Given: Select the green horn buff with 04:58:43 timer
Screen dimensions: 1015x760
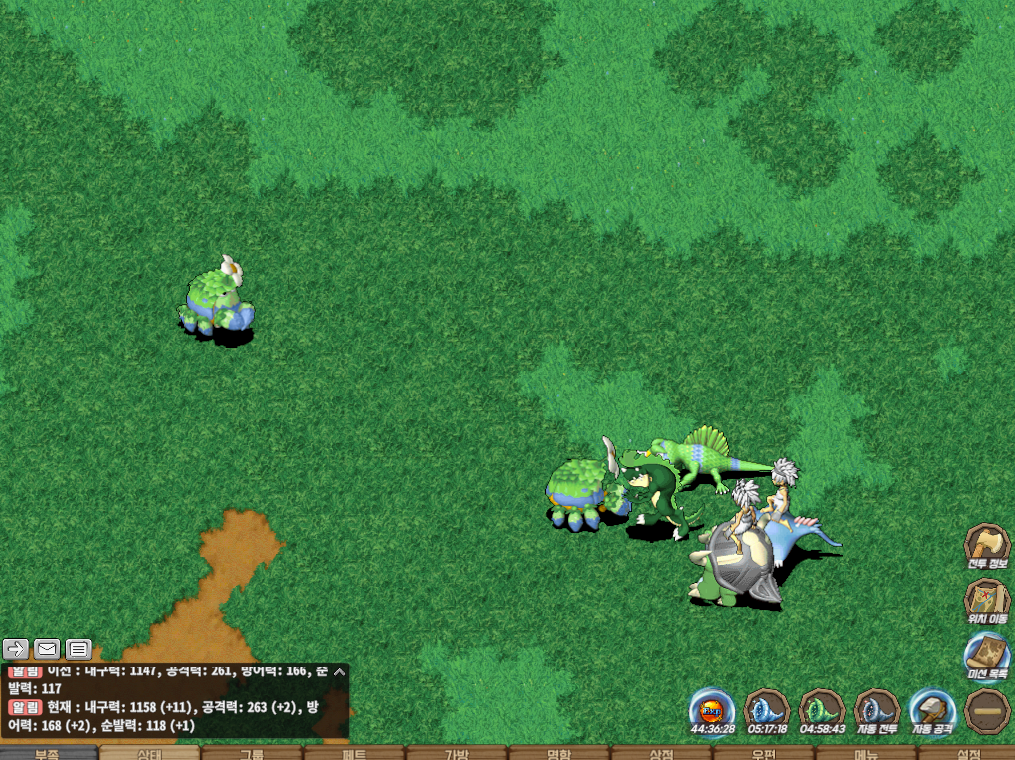Looking at the screenshot, I should (822, 711).
